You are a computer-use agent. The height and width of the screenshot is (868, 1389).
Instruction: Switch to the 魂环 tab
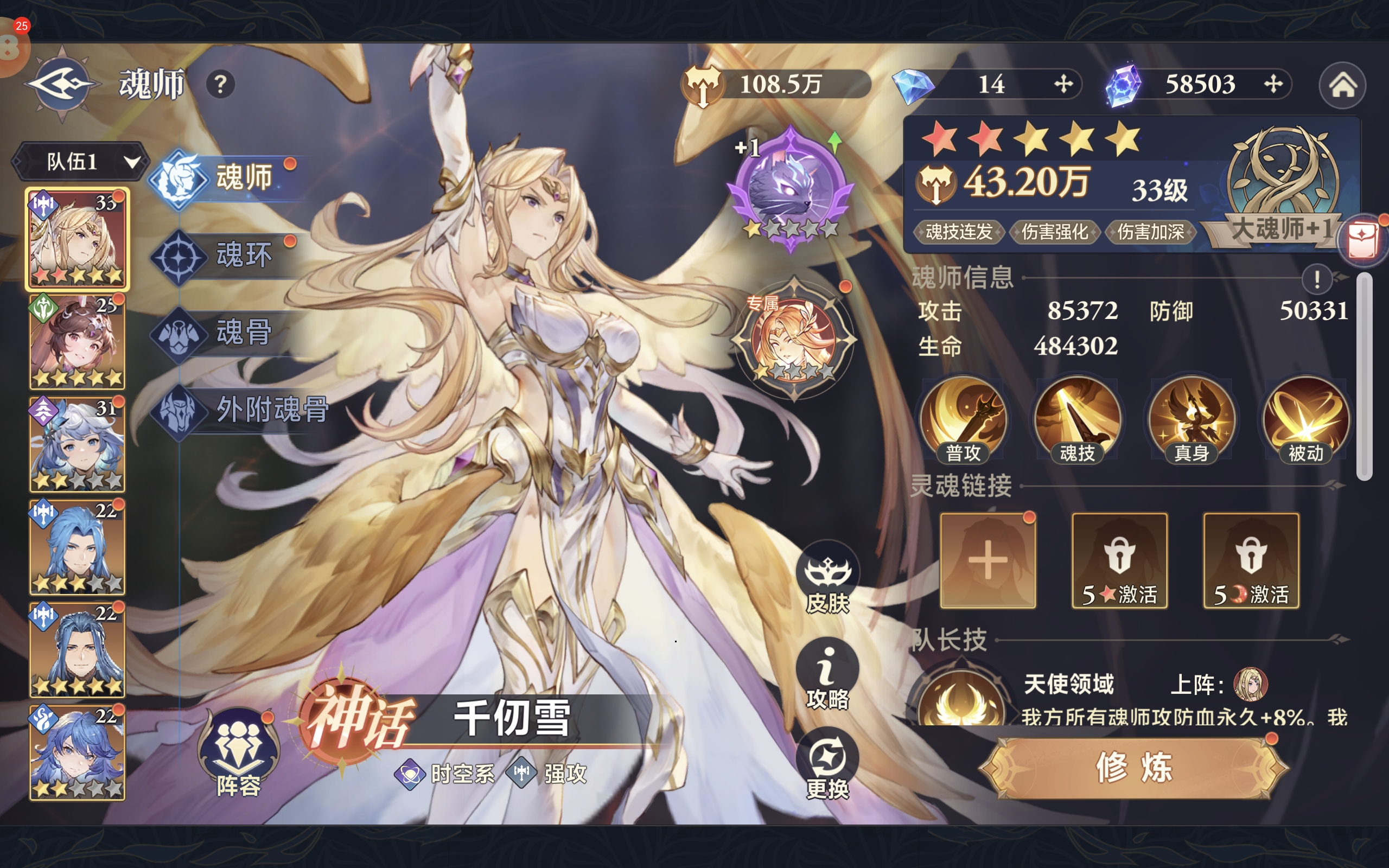(x=244, y=255)
